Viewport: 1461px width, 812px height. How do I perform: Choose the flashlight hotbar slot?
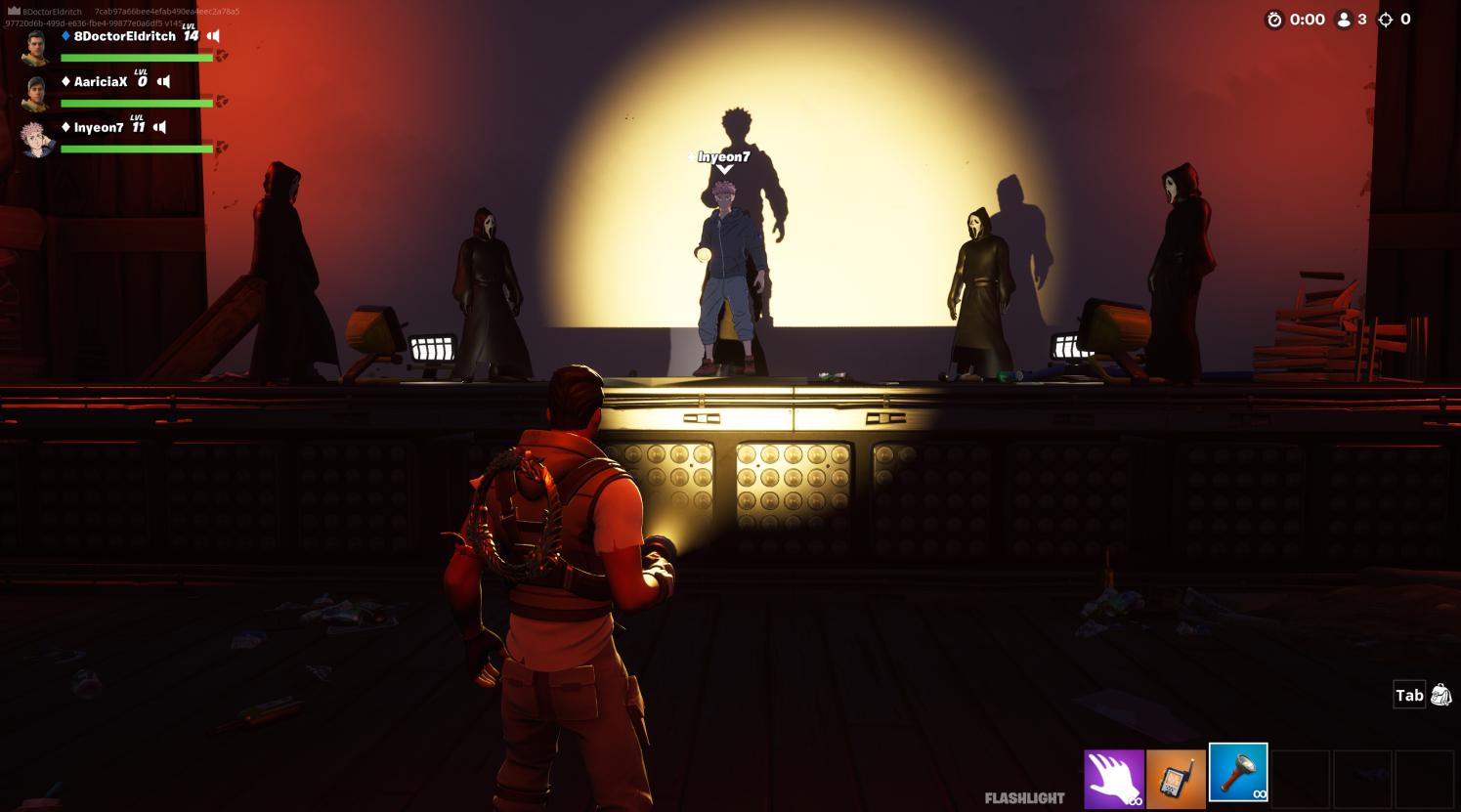[1238, 773]
